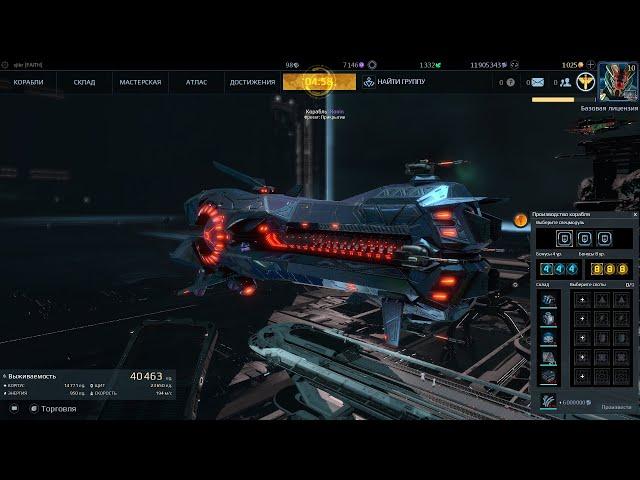Click the help question mark icon

click(x=510, y=82)
